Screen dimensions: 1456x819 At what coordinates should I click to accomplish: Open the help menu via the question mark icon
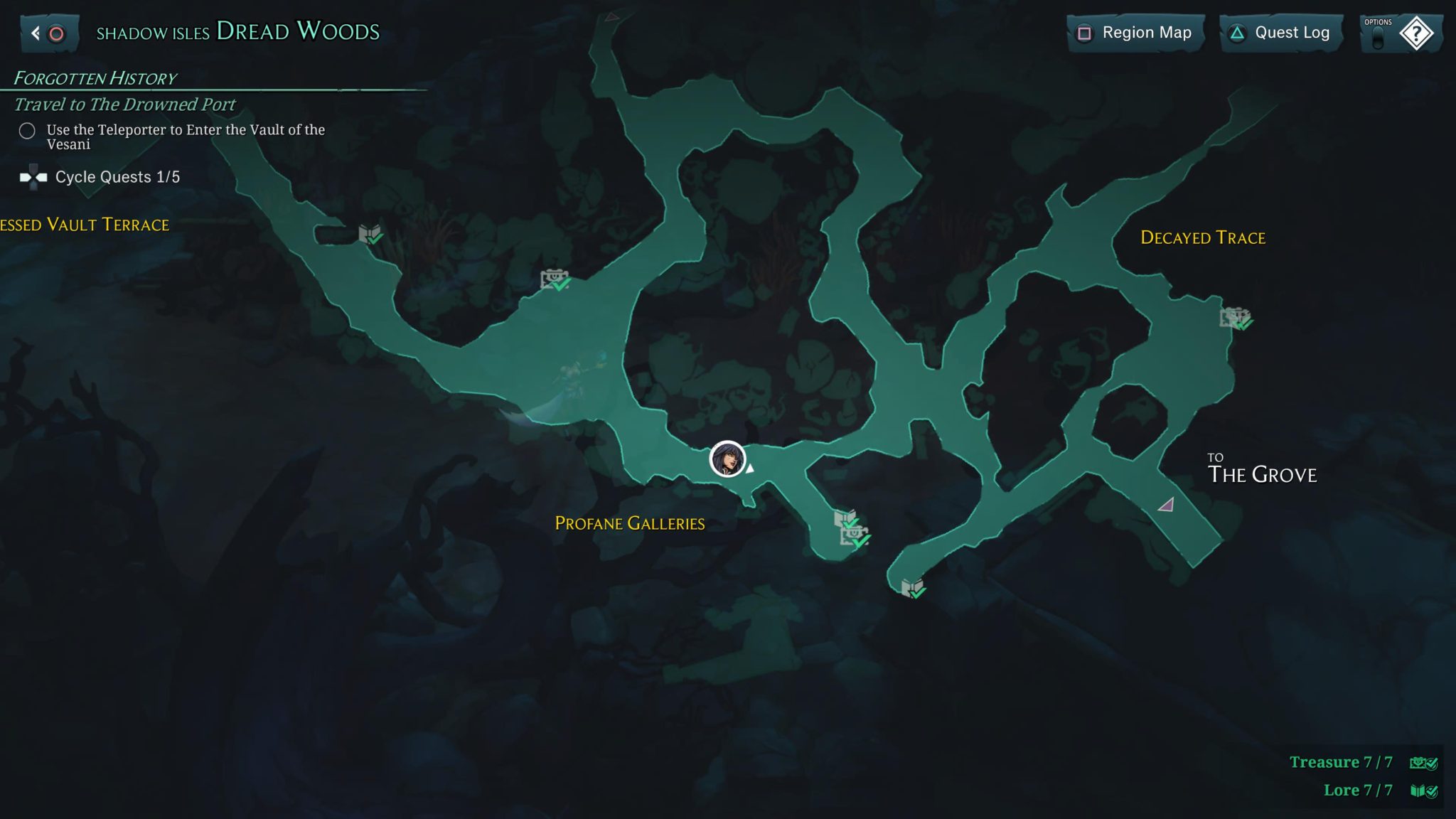click(1418, 32)
